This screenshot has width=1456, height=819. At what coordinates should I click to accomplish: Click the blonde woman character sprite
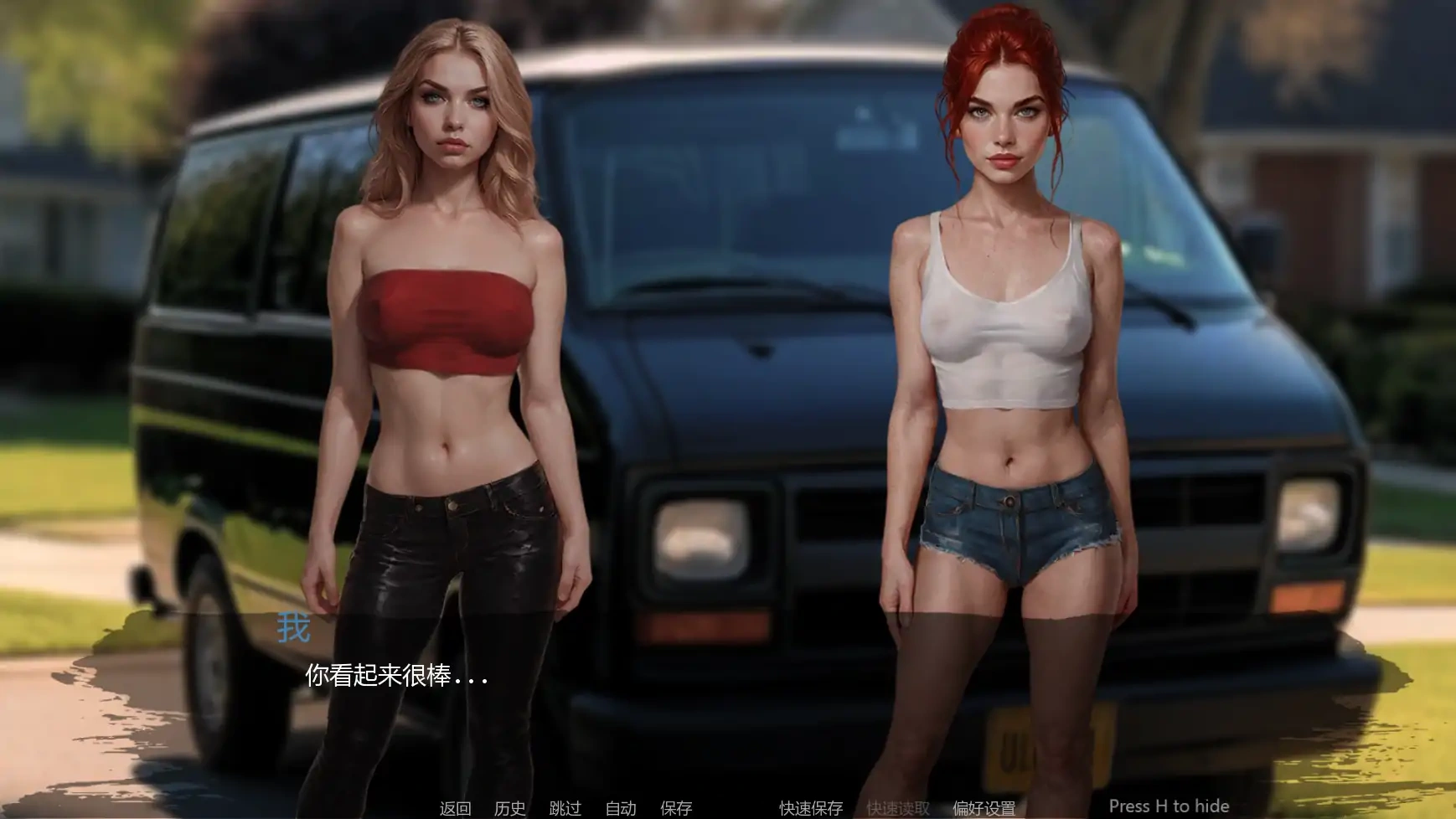pyautogui.click(x=444, y=335)
